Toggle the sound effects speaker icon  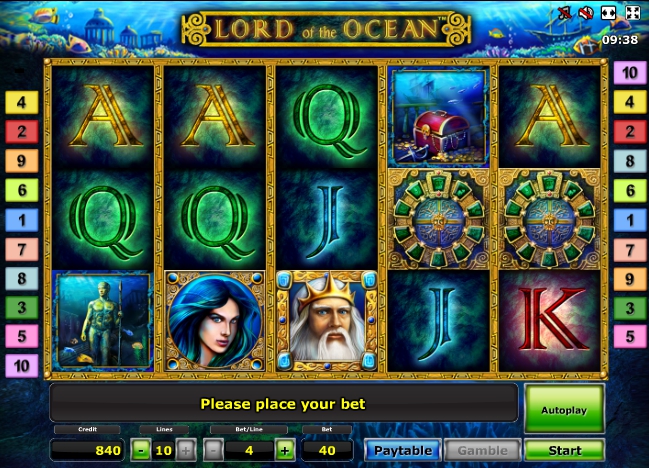coord(587,13)
